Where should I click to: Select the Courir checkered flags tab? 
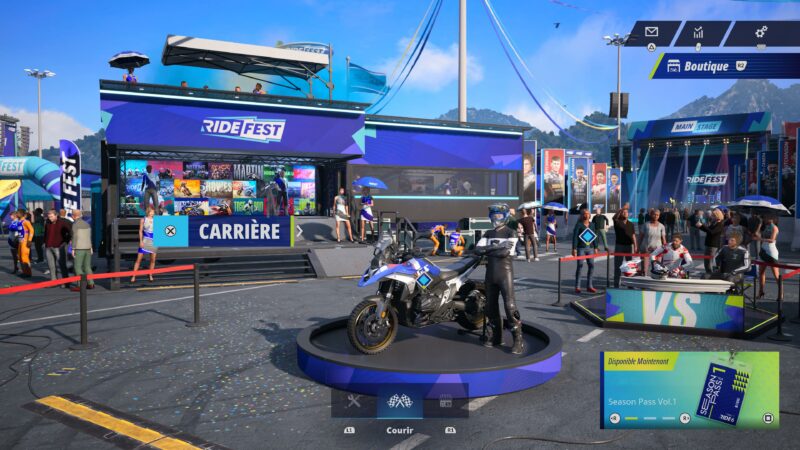pos(399,402)
